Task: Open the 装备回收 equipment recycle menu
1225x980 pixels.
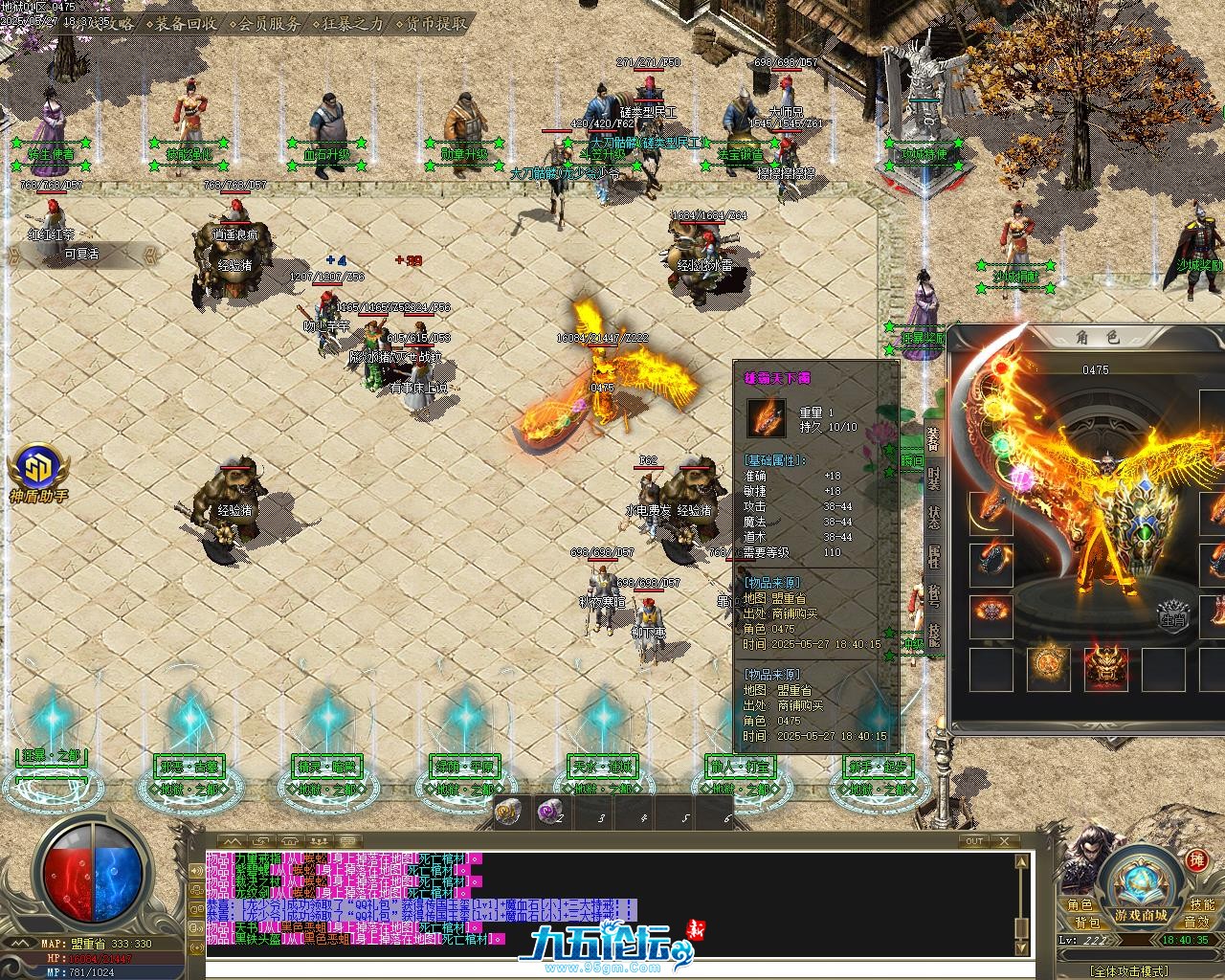Action: click(186, 23)
